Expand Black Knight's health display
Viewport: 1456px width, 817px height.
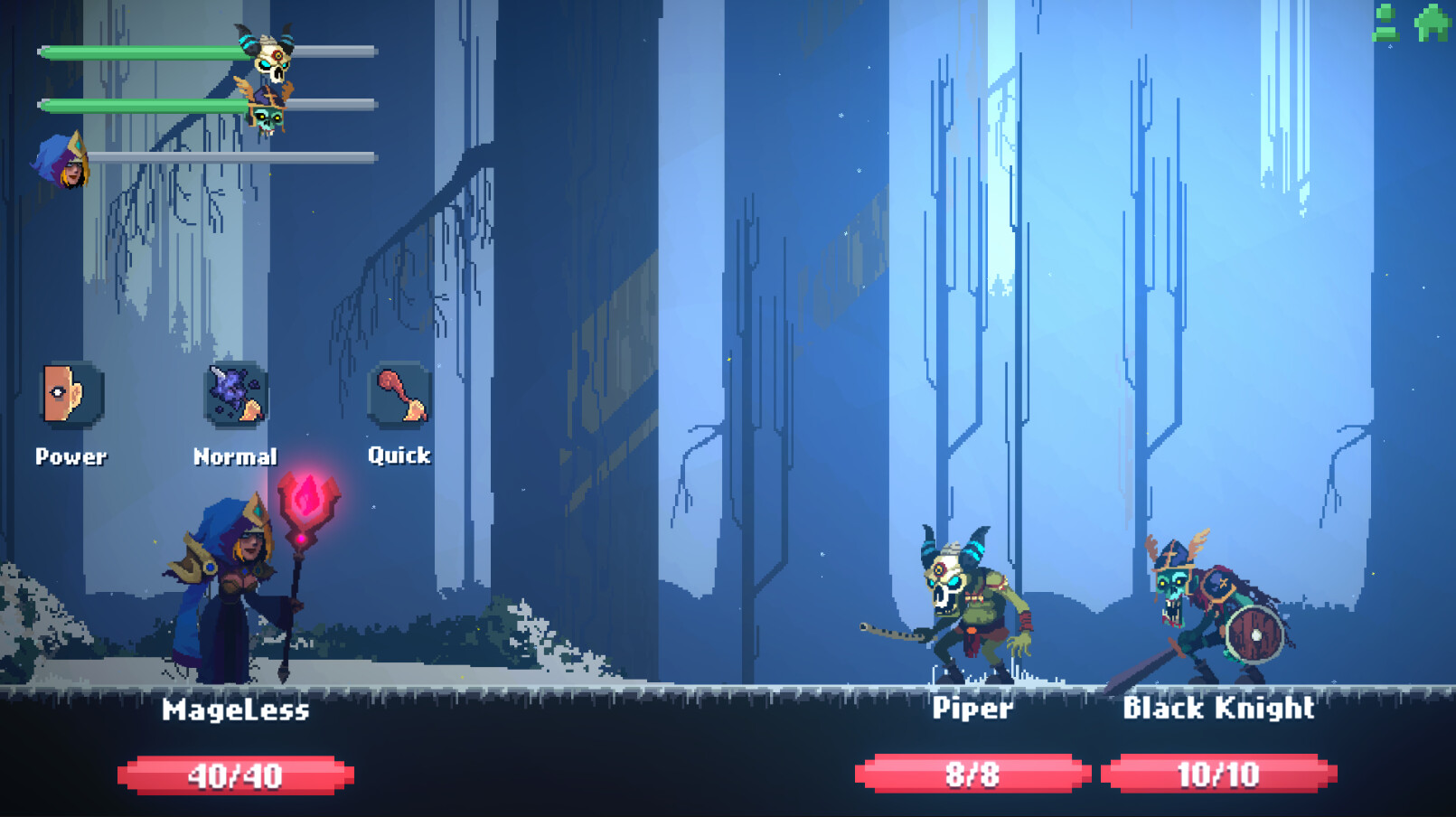tap(1218, 774)
